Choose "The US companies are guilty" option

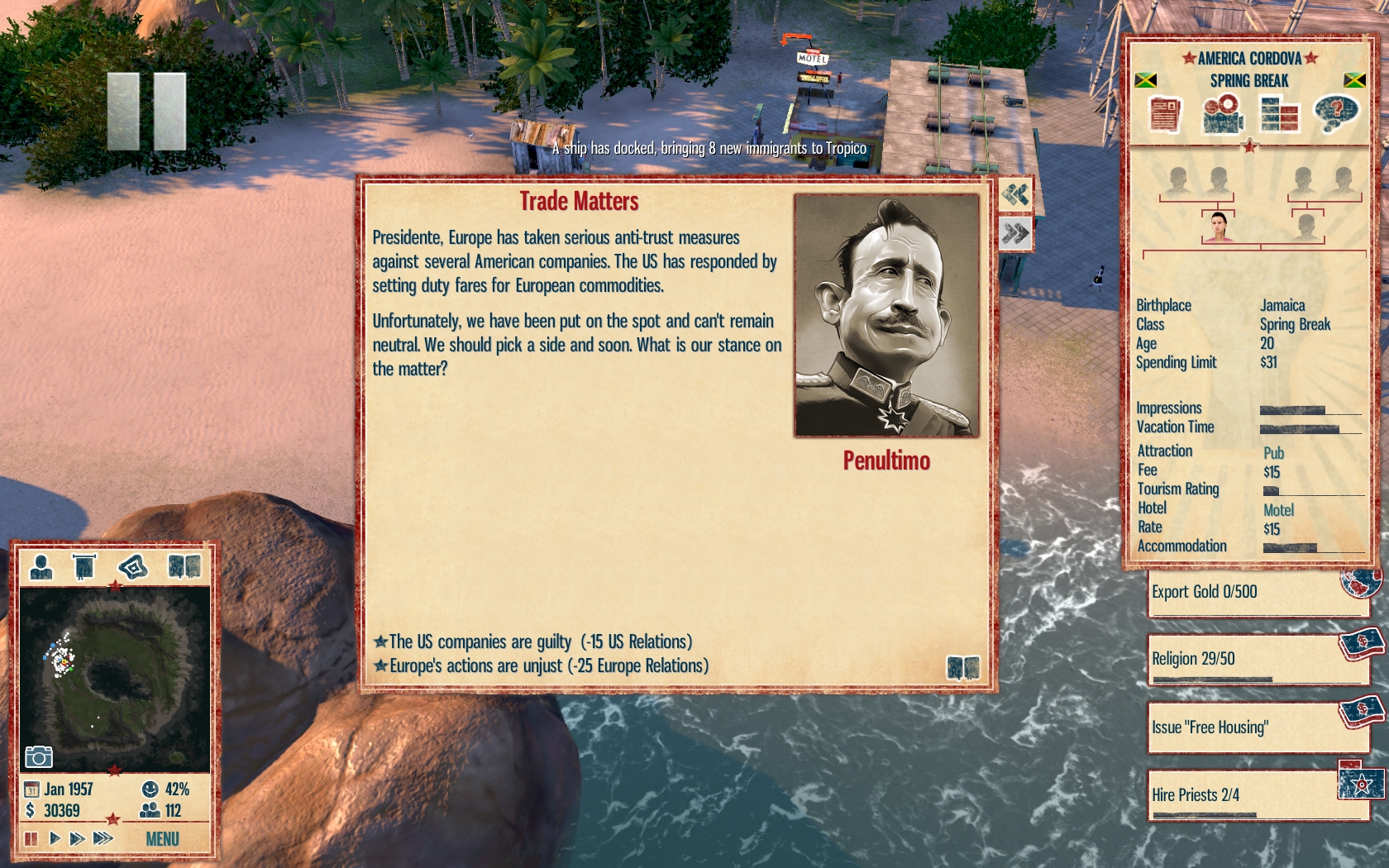click(540, 641)
